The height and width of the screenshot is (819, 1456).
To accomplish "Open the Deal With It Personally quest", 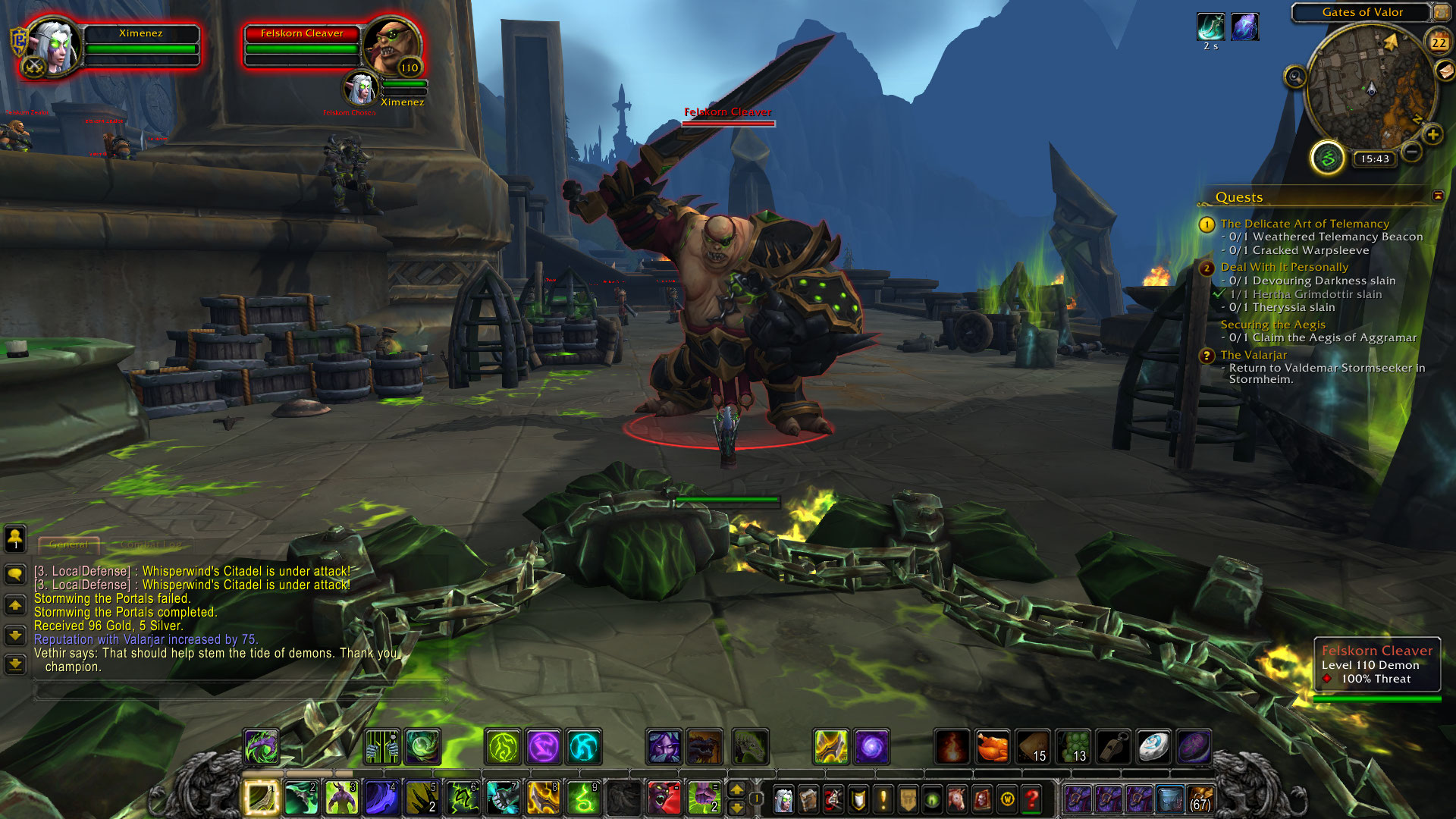I will click(1284, 267).
